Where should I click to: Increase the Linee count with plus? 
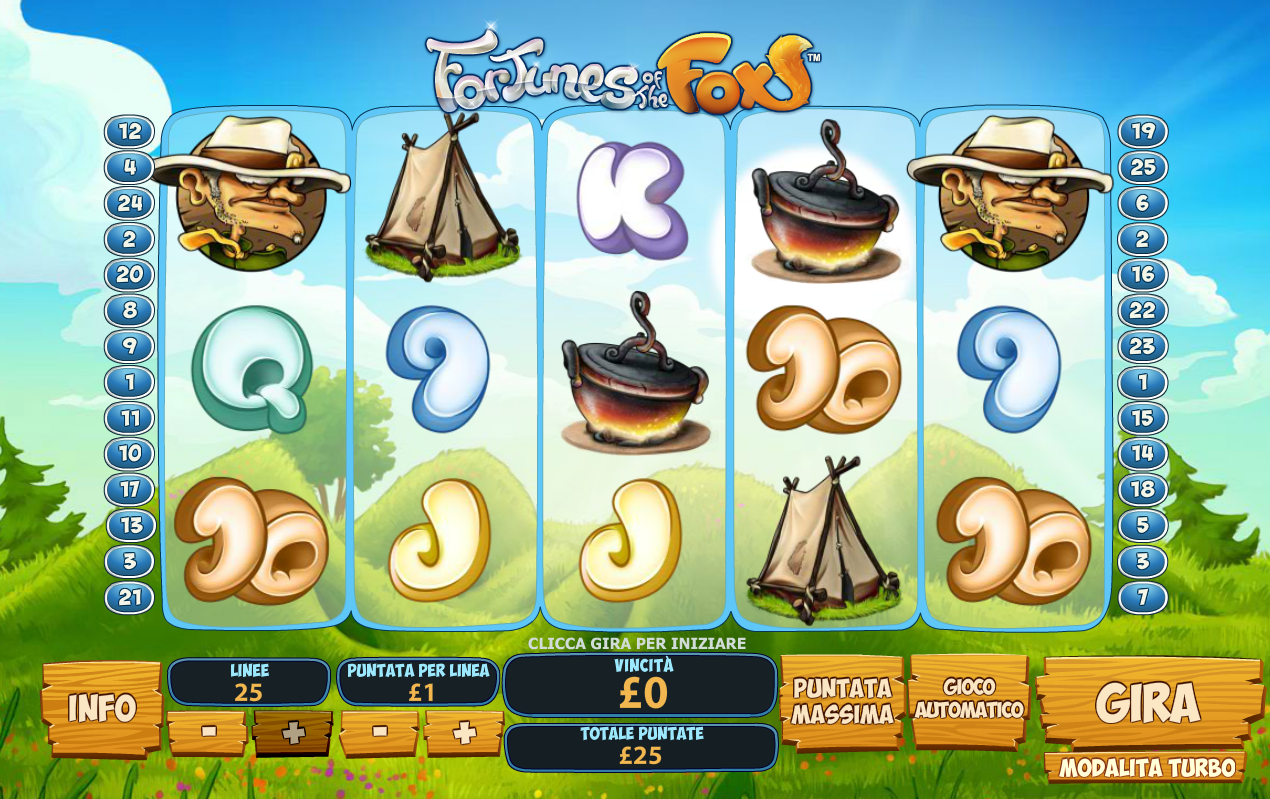(x=292, y=733)
